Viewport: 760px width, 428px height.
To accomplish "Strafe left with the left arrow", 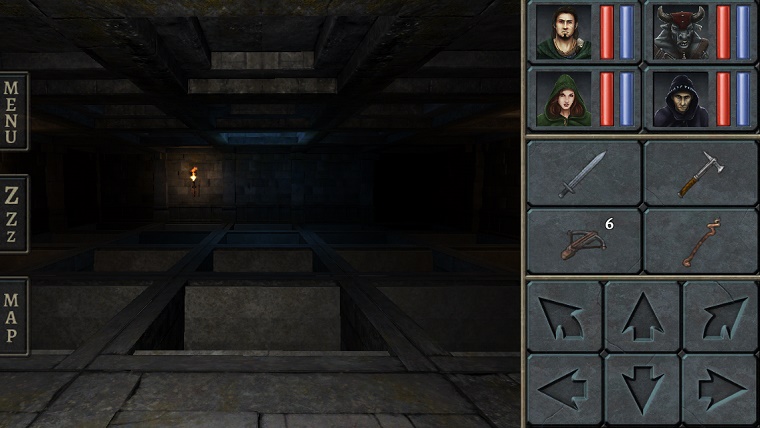I will [x=564, y=388].
